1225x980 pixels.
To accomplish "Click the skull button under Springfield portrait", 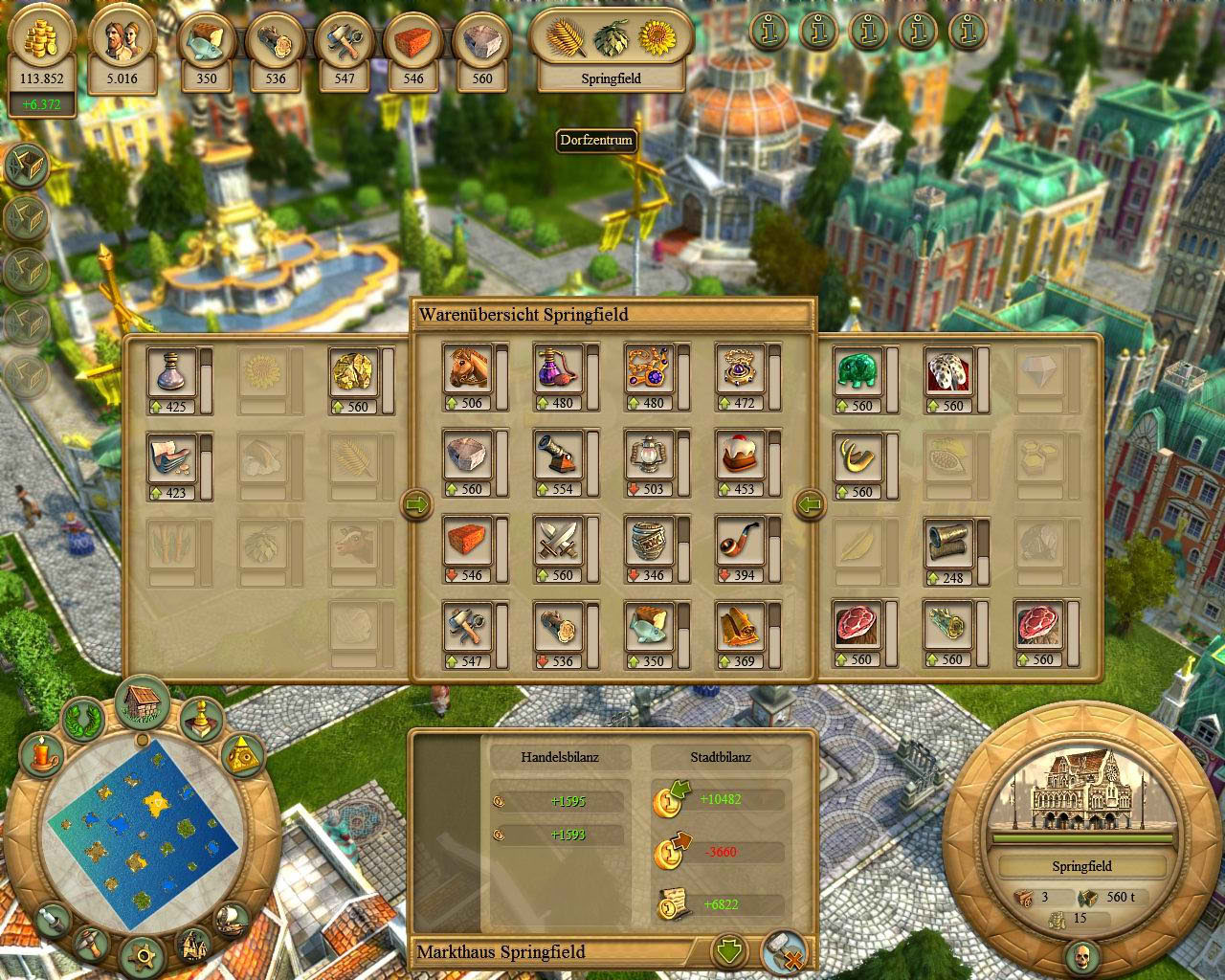I will 1082,956.
